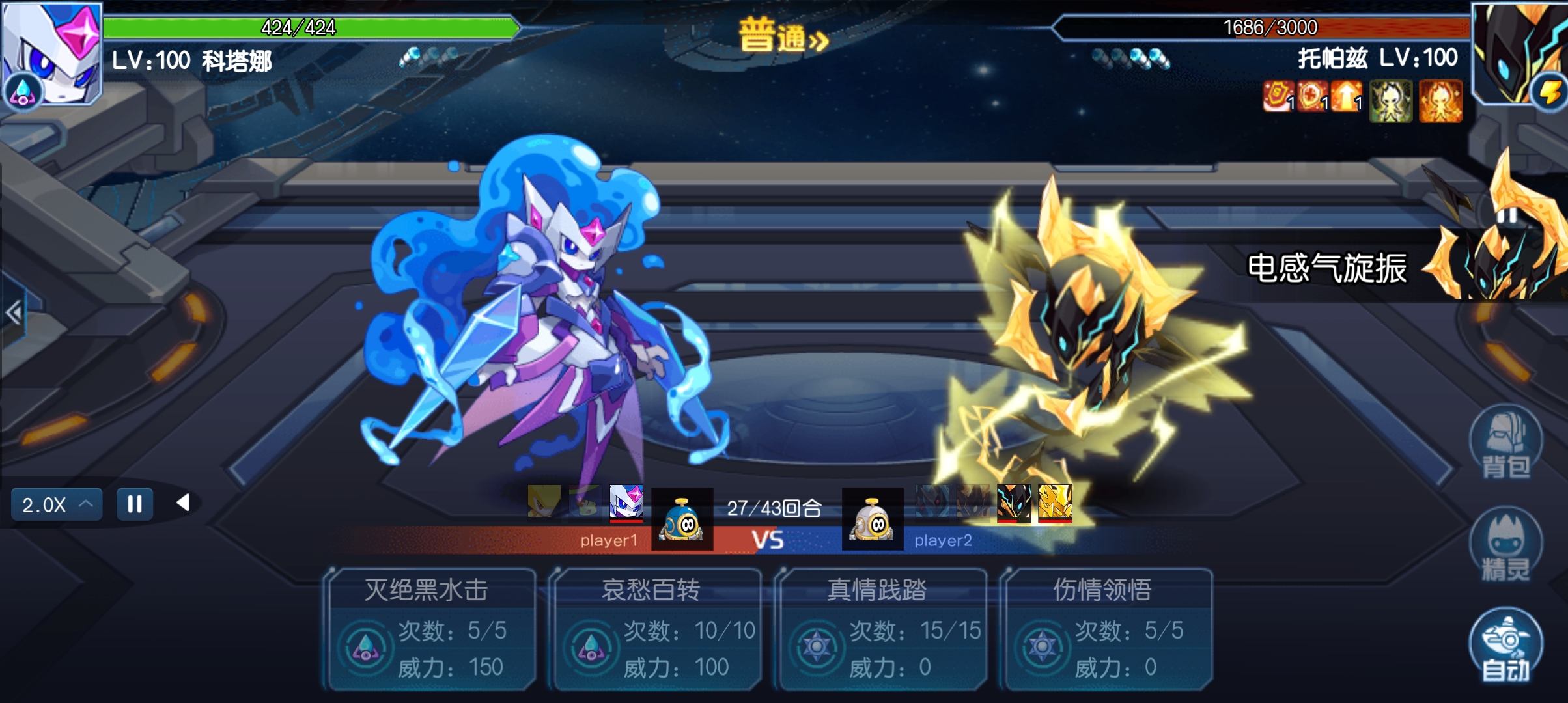Inspect the flaming figure buff icon
This screenshot has width=1568, height=703.
[1440, 102]
